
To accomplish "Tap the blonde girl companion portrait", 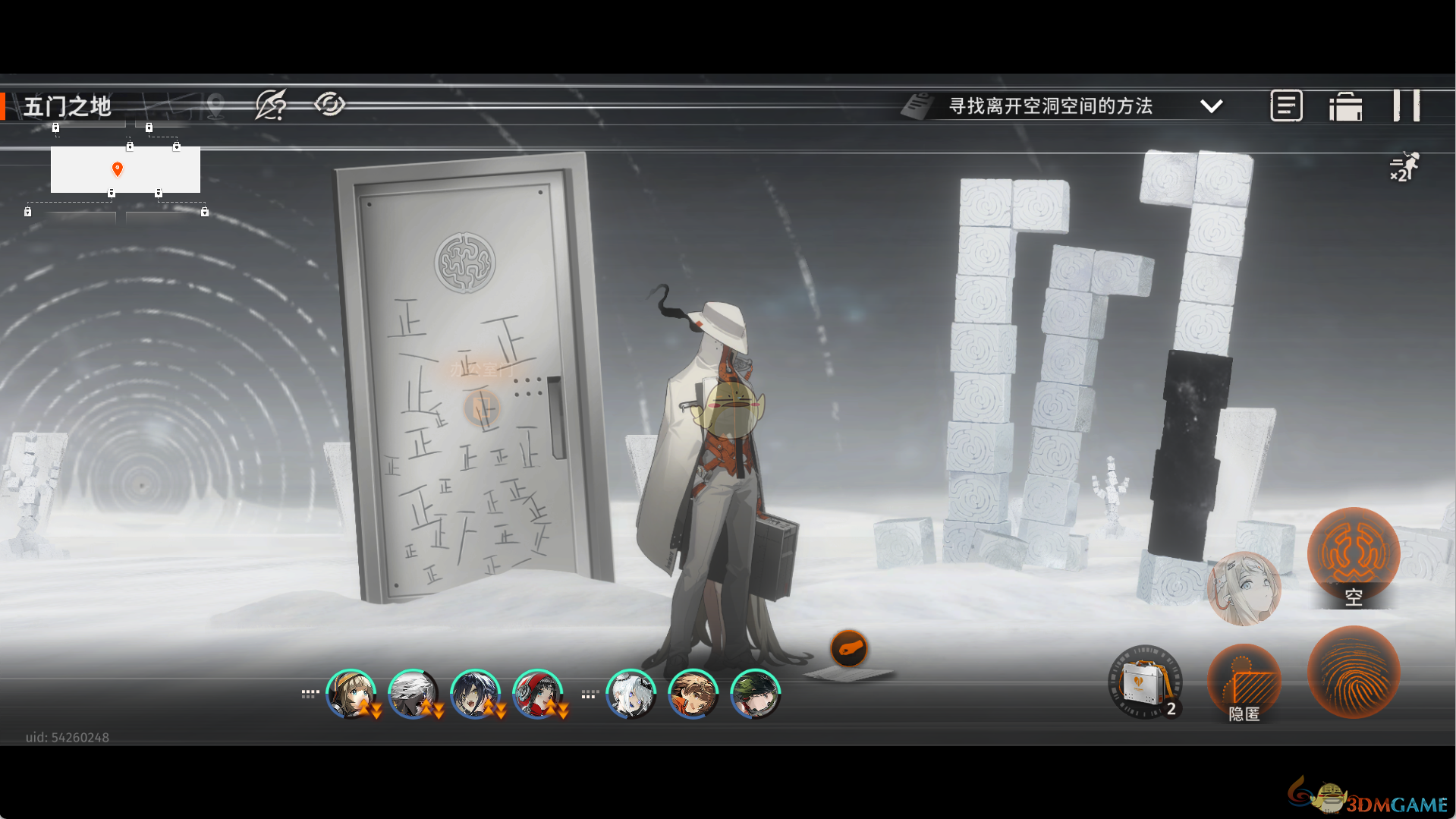I will 1244,588.
